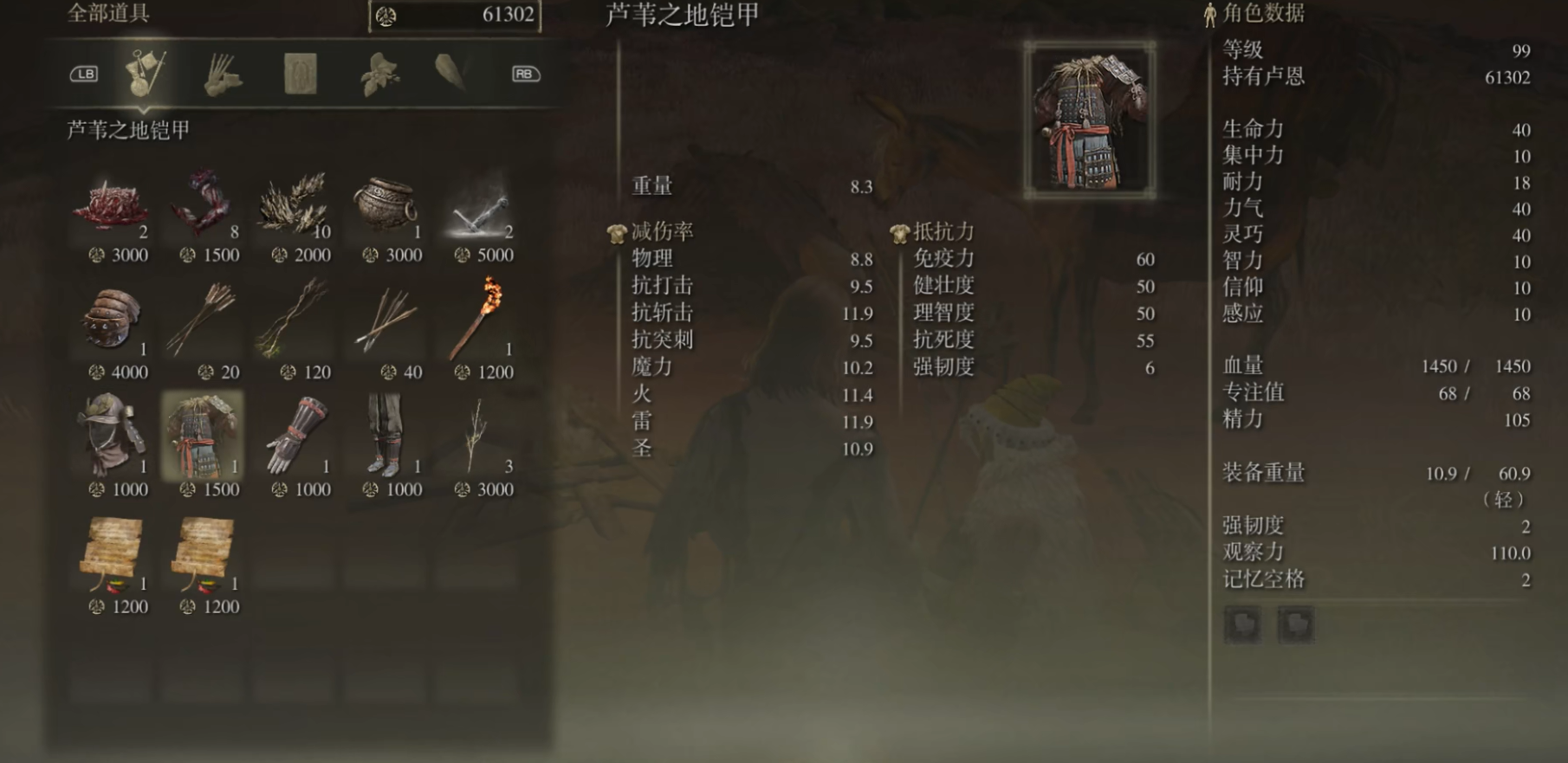Click the first memory slot square at bottom right

[x=1241, y=624]
